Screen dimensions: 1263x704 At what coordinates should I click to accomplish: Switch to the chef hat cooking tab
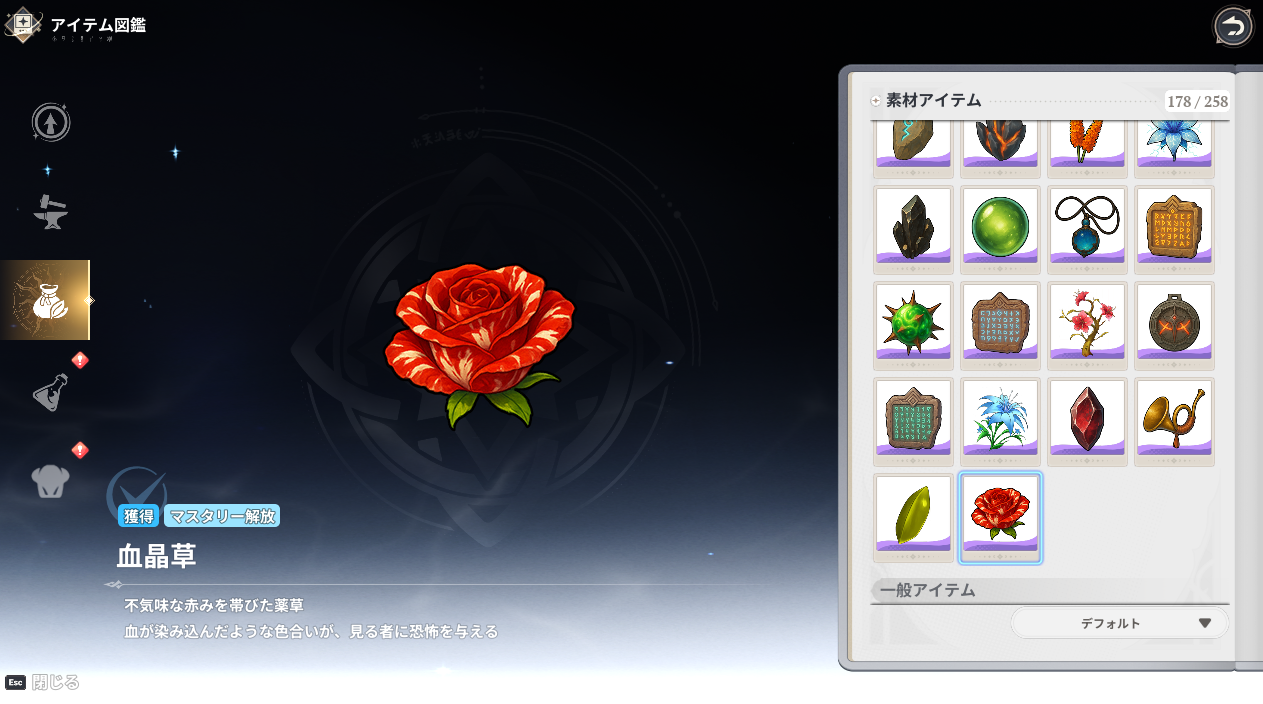coord(50,480)
